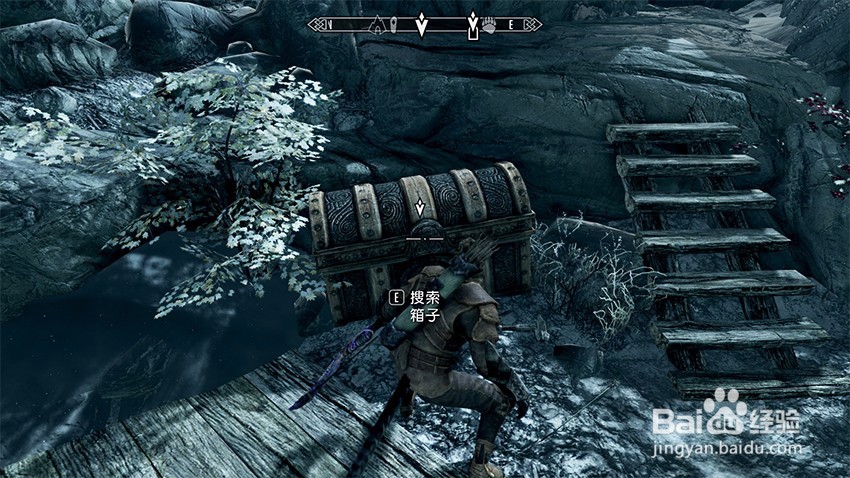Image resolution: width=850 pixels, height=478 pixels.
Task: Click the bear paw den marker on compass
Action: click(489, 24)
